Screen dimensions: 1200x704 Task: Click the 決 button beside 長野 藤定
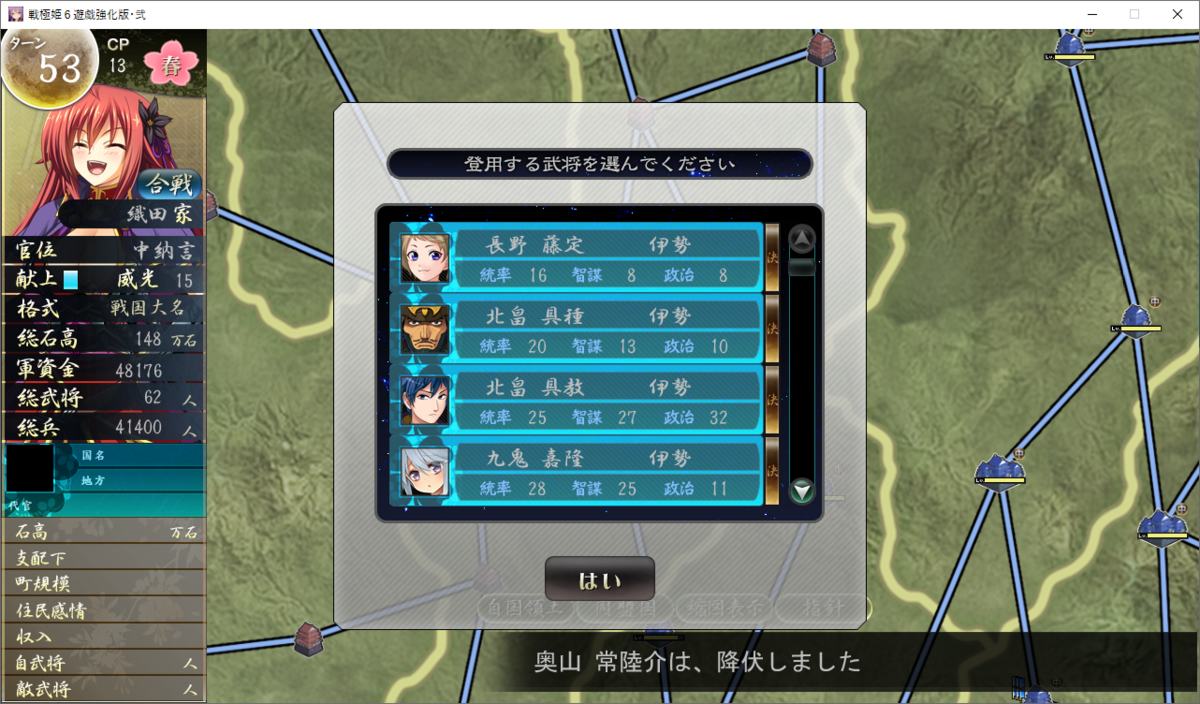coord(772,257)
